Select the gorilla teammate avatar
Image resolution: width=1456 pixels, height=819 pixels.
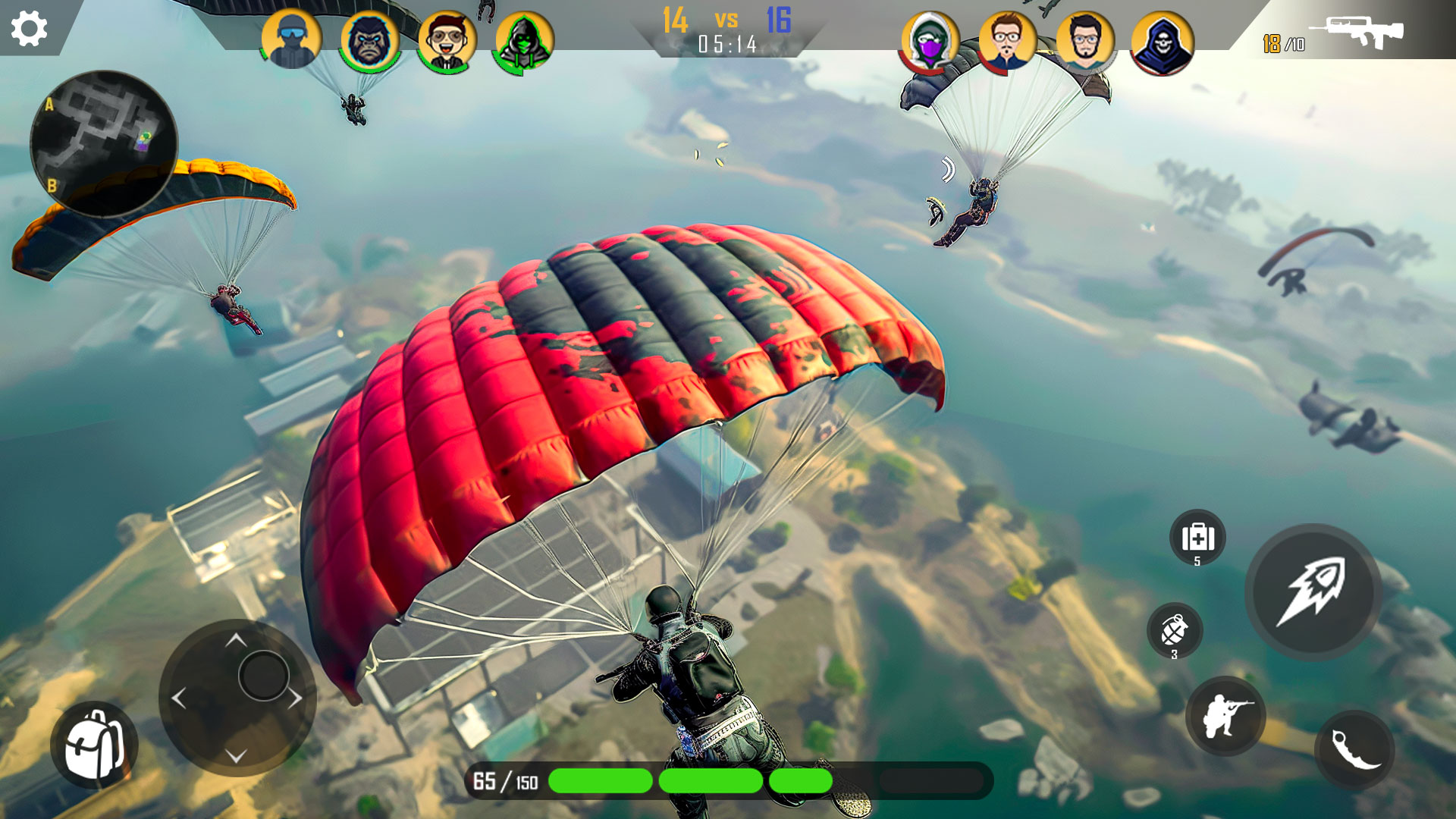tap(369, 40)
